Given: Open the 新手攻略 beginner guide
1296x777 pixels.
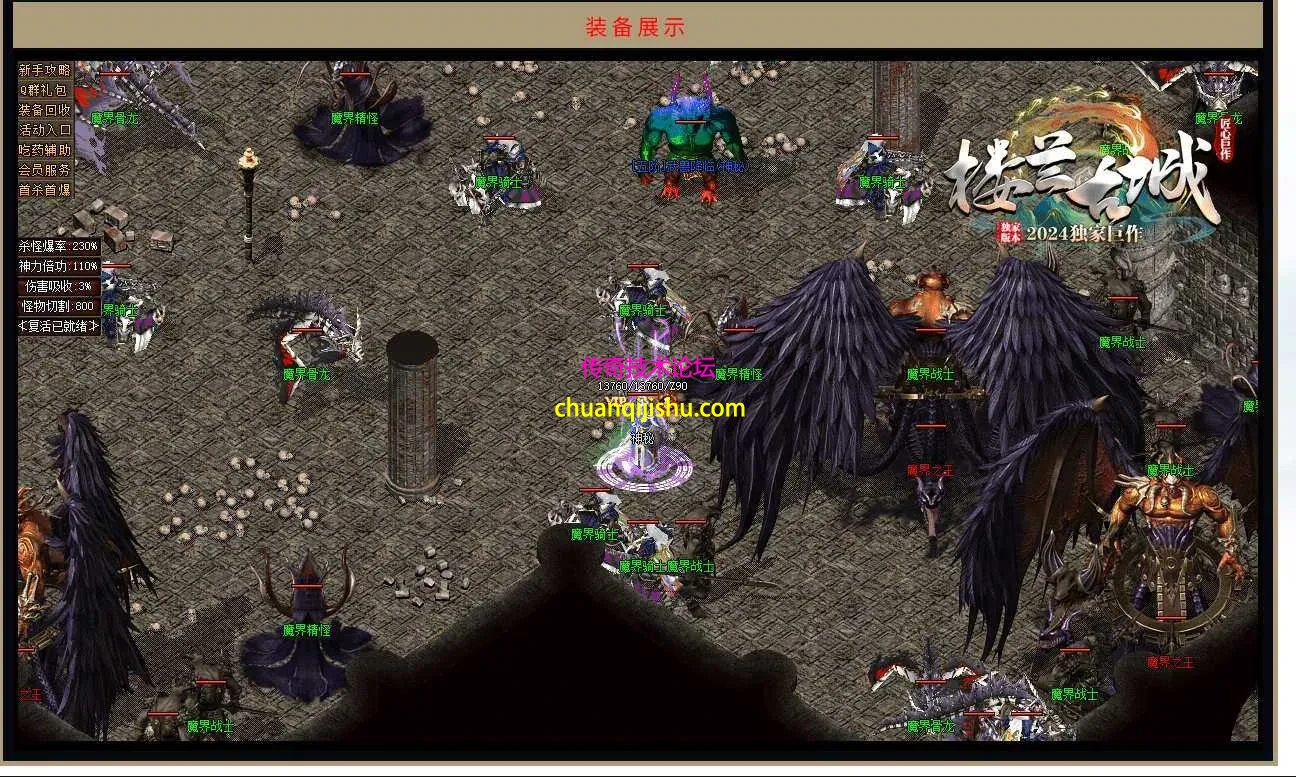Looking at the screenshot, I should (45, 70).
